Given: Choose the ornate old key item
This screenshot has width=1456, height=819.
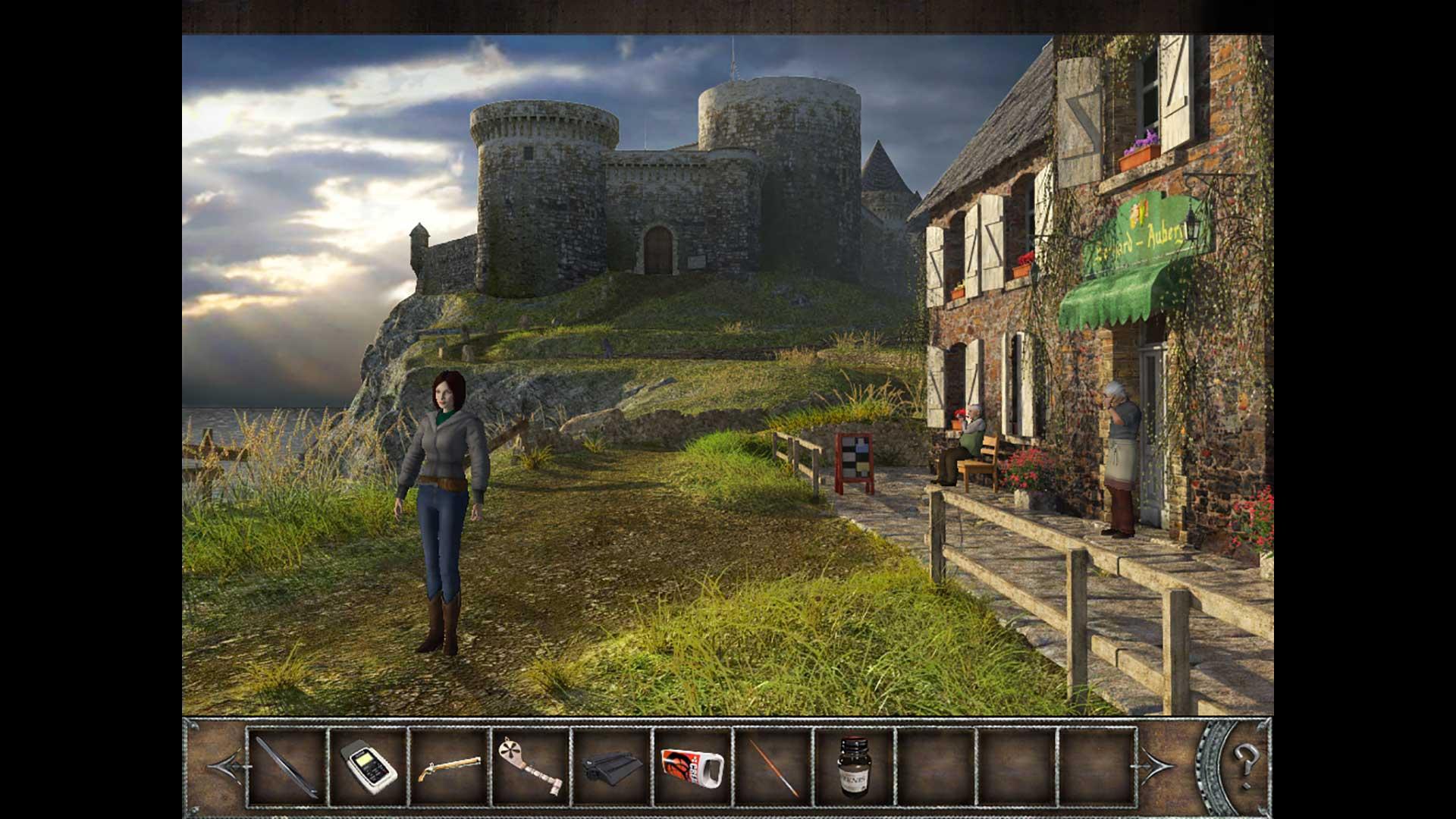Looking at the screenshot, I should 530,767.
